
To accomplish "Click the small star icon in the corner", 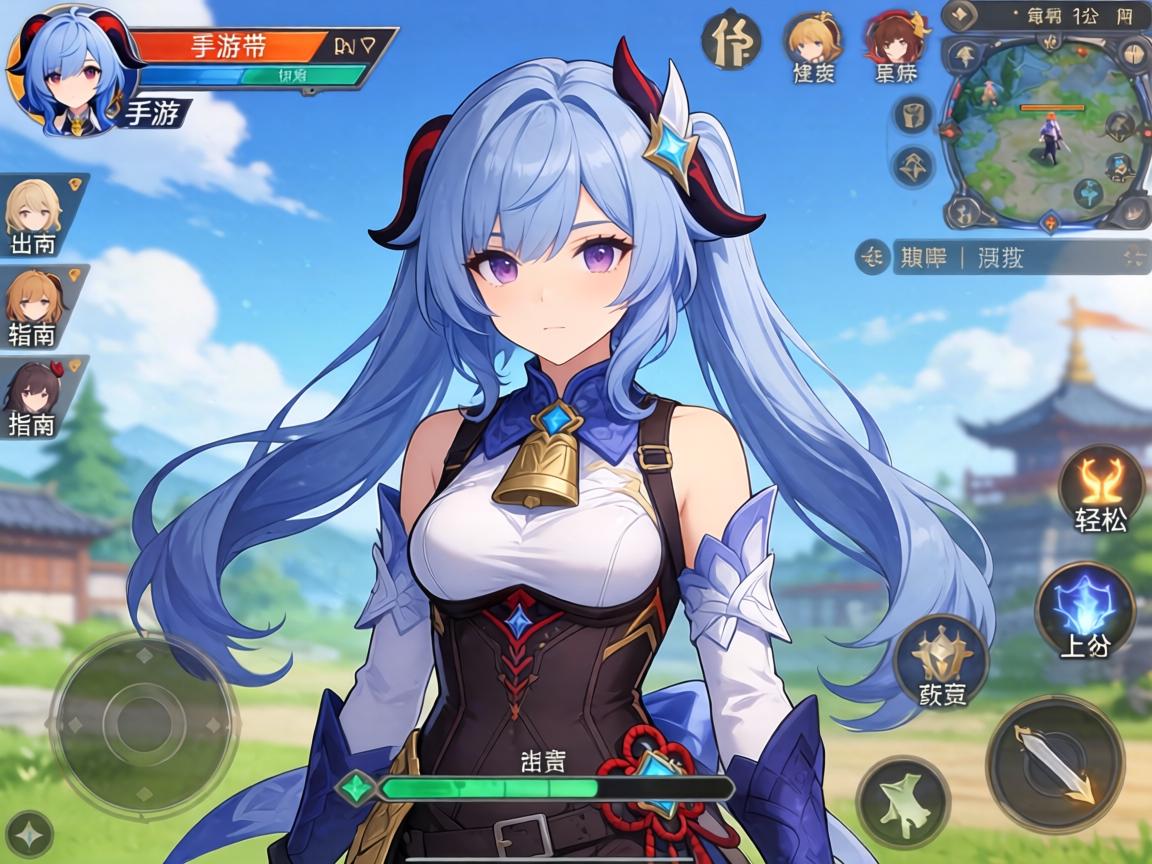I will click(x=29, y=834).
